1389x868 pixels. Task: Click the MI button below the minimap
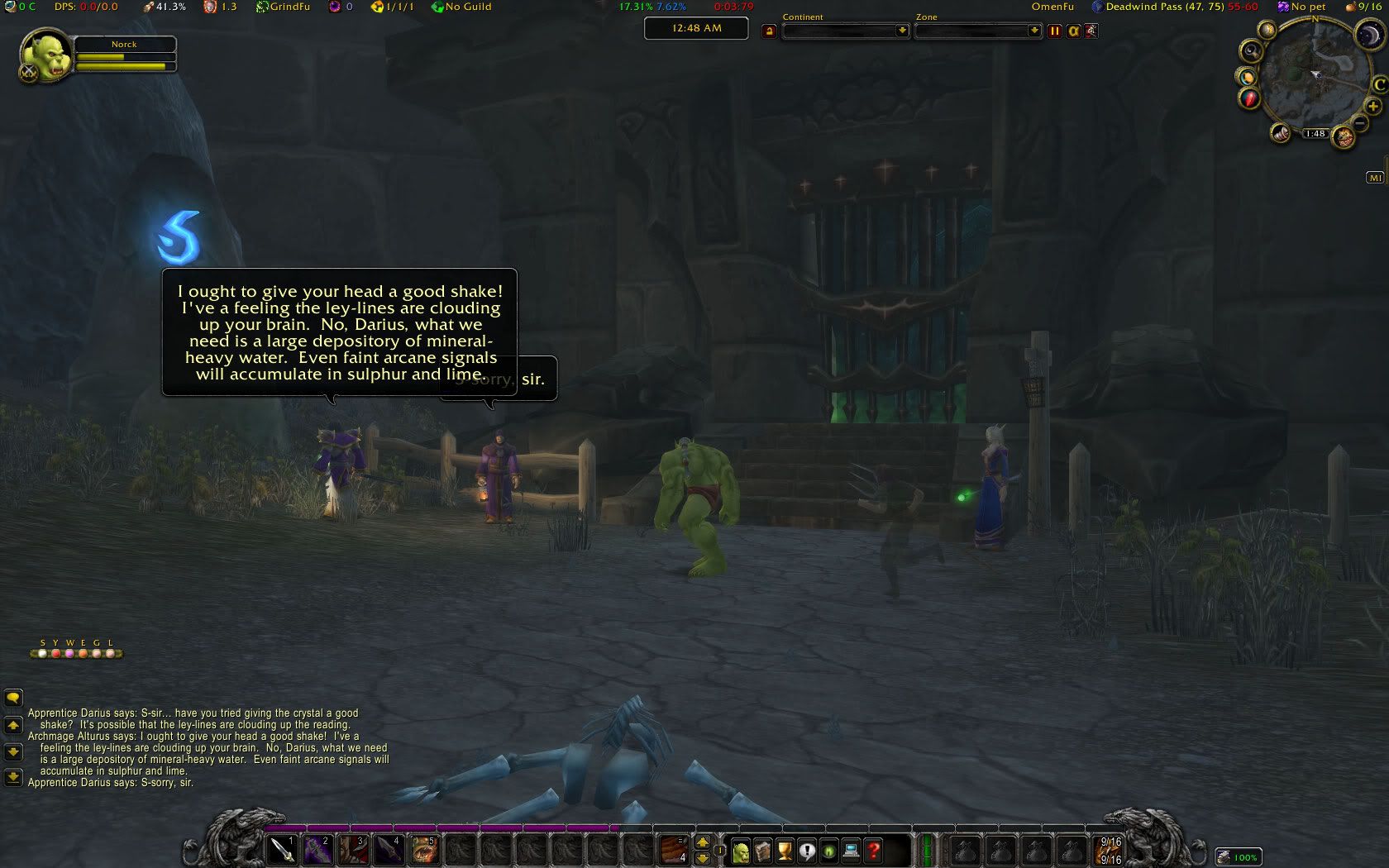click(x=1375, y=178)
